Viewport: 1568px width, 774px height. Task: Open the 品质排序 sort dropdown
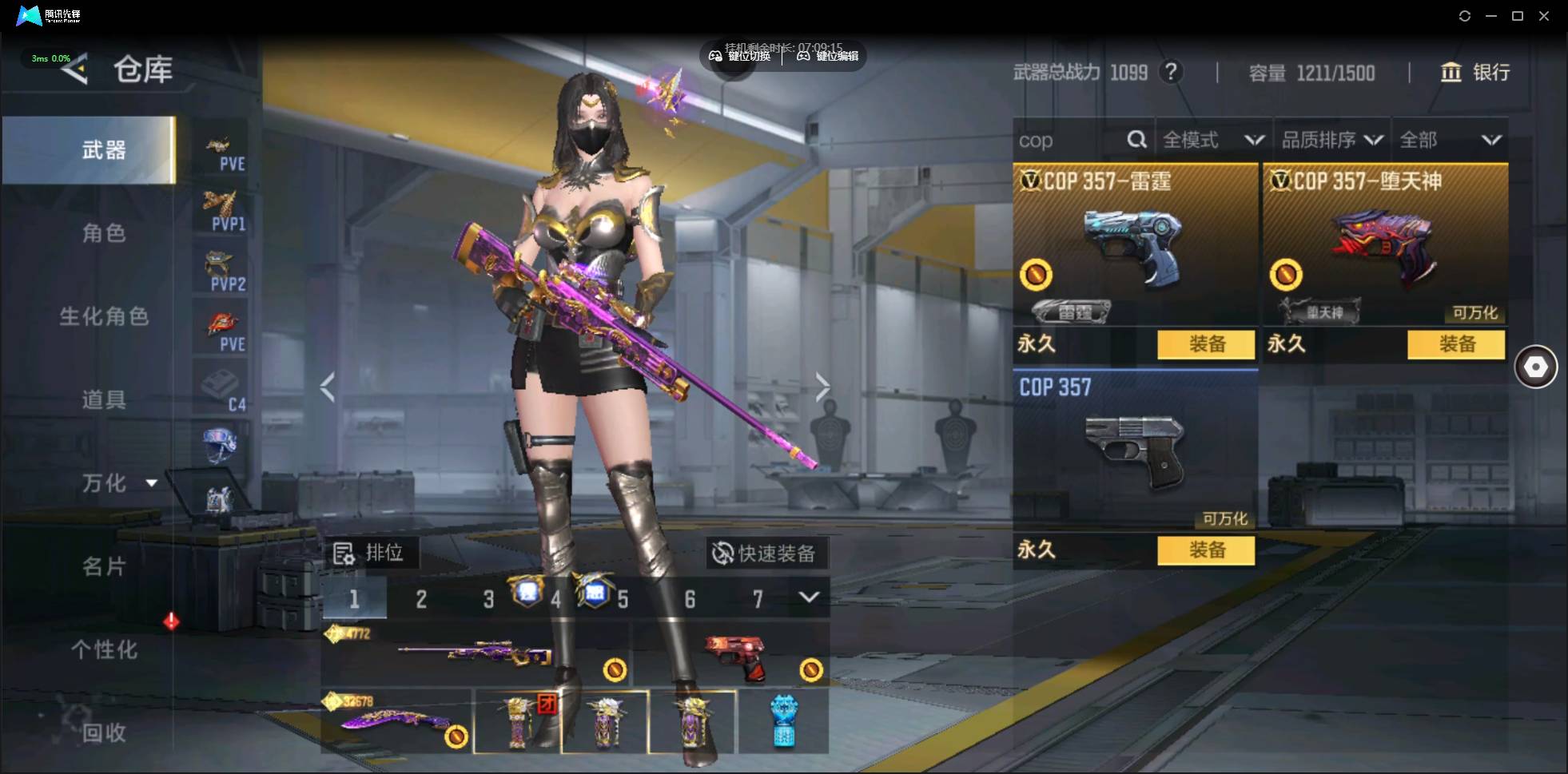pyautogui.click(x=1331, y=141)
